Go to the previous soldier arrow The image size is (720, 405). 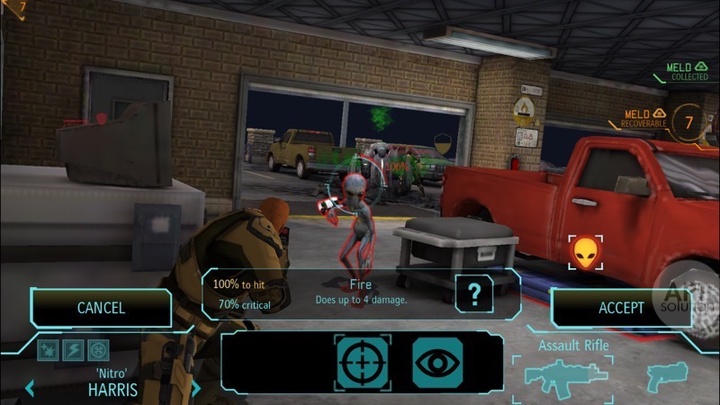tap(30, 388)
